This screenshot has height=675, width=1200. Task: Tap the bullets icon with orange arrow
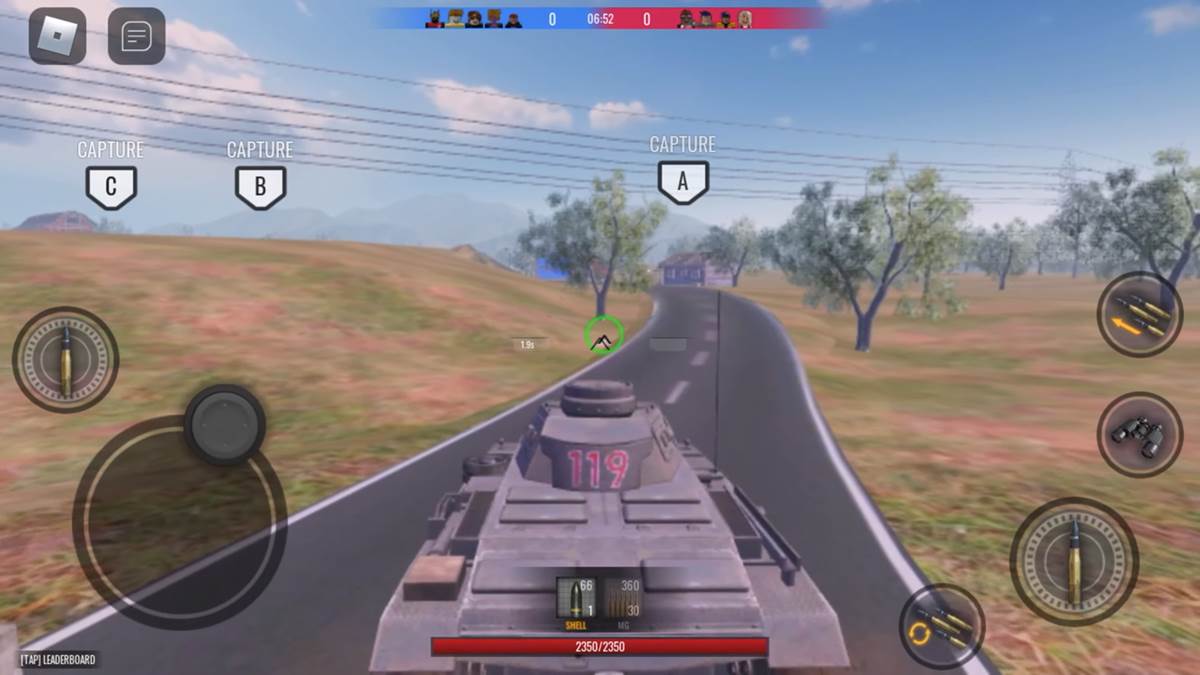[1140, 313]
